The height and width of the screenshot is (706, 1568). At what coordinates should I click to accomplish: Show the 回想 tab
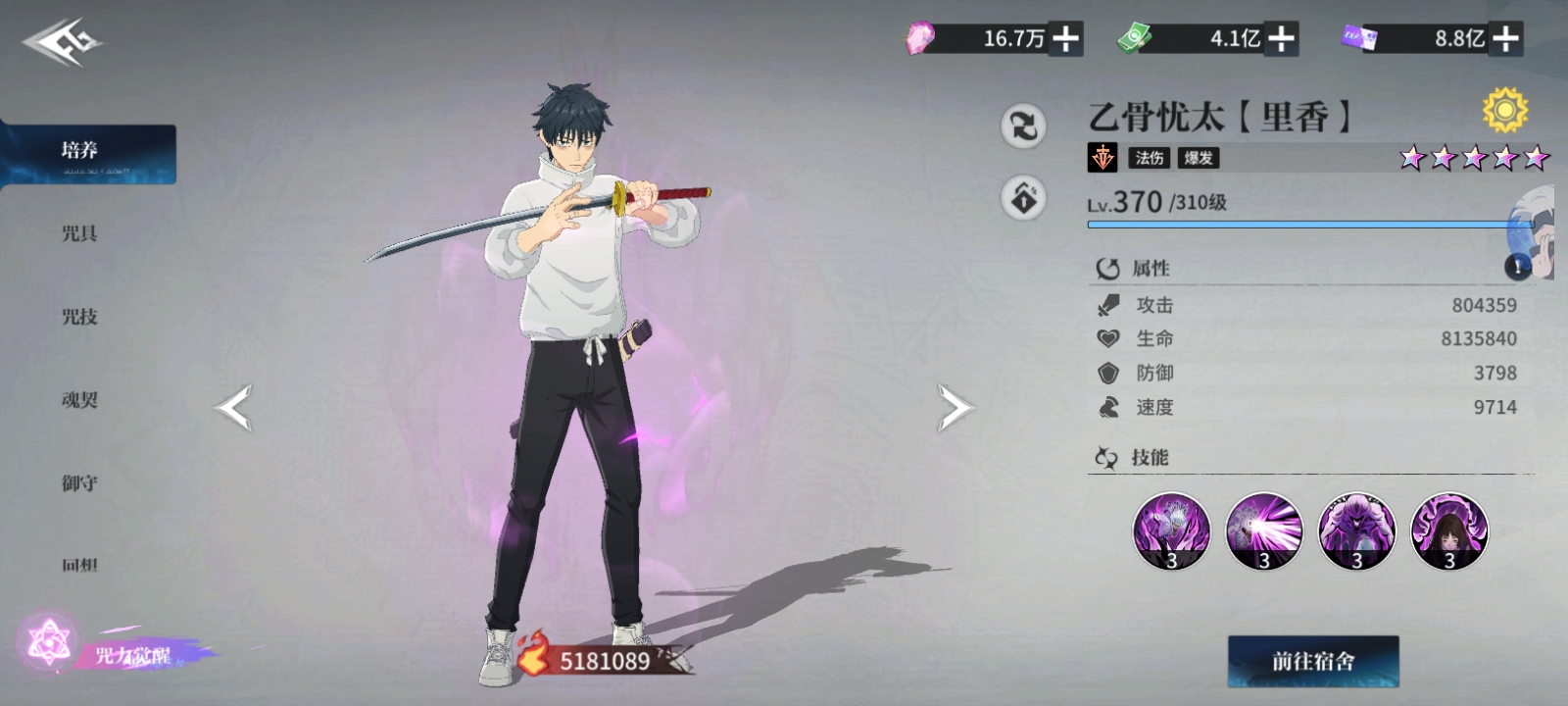click(x=80, y=565)
